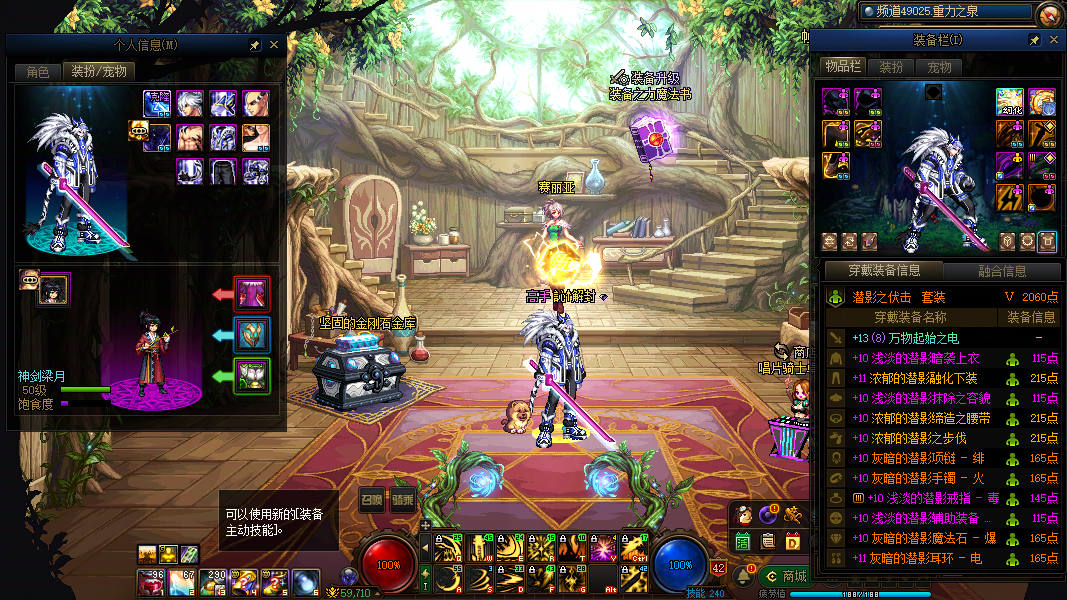Image resolution: width=1067 pixels, height=600 pixels.
Task: Open the 物品栏 inventory tab
Action: point(842,67)
